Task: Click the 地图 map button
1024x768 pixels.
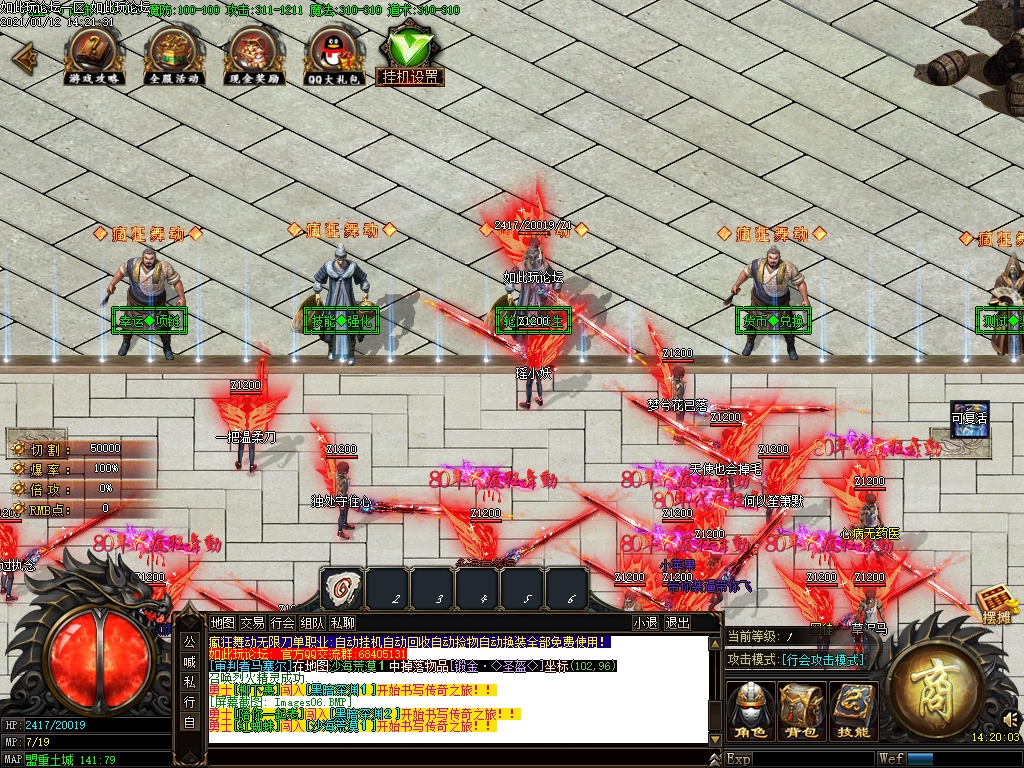Action: (222, 622)
